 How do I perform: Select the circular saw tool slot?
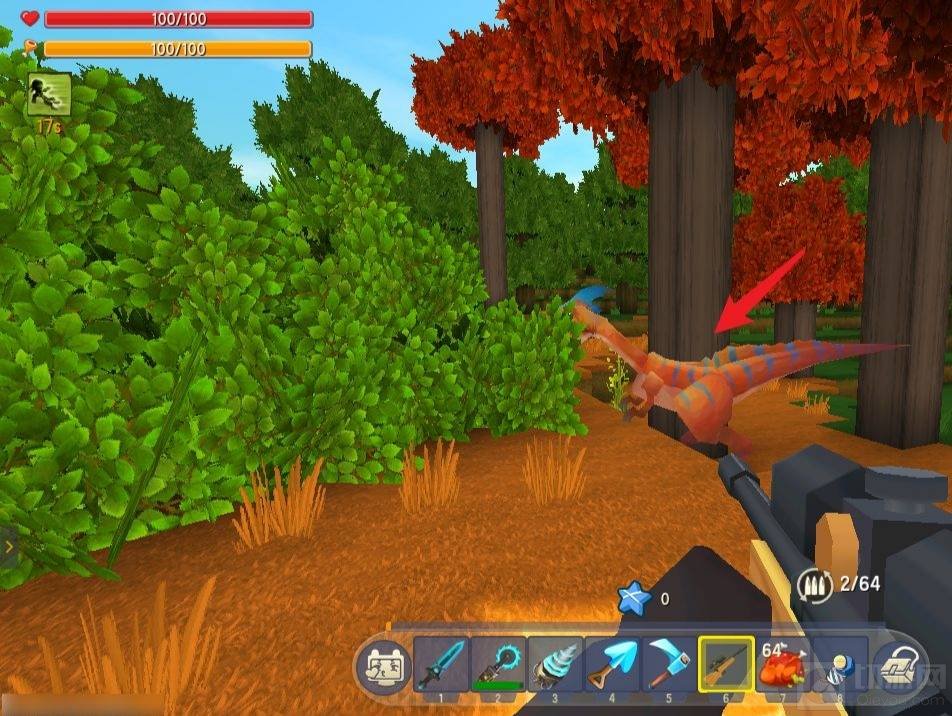point(498,664)
